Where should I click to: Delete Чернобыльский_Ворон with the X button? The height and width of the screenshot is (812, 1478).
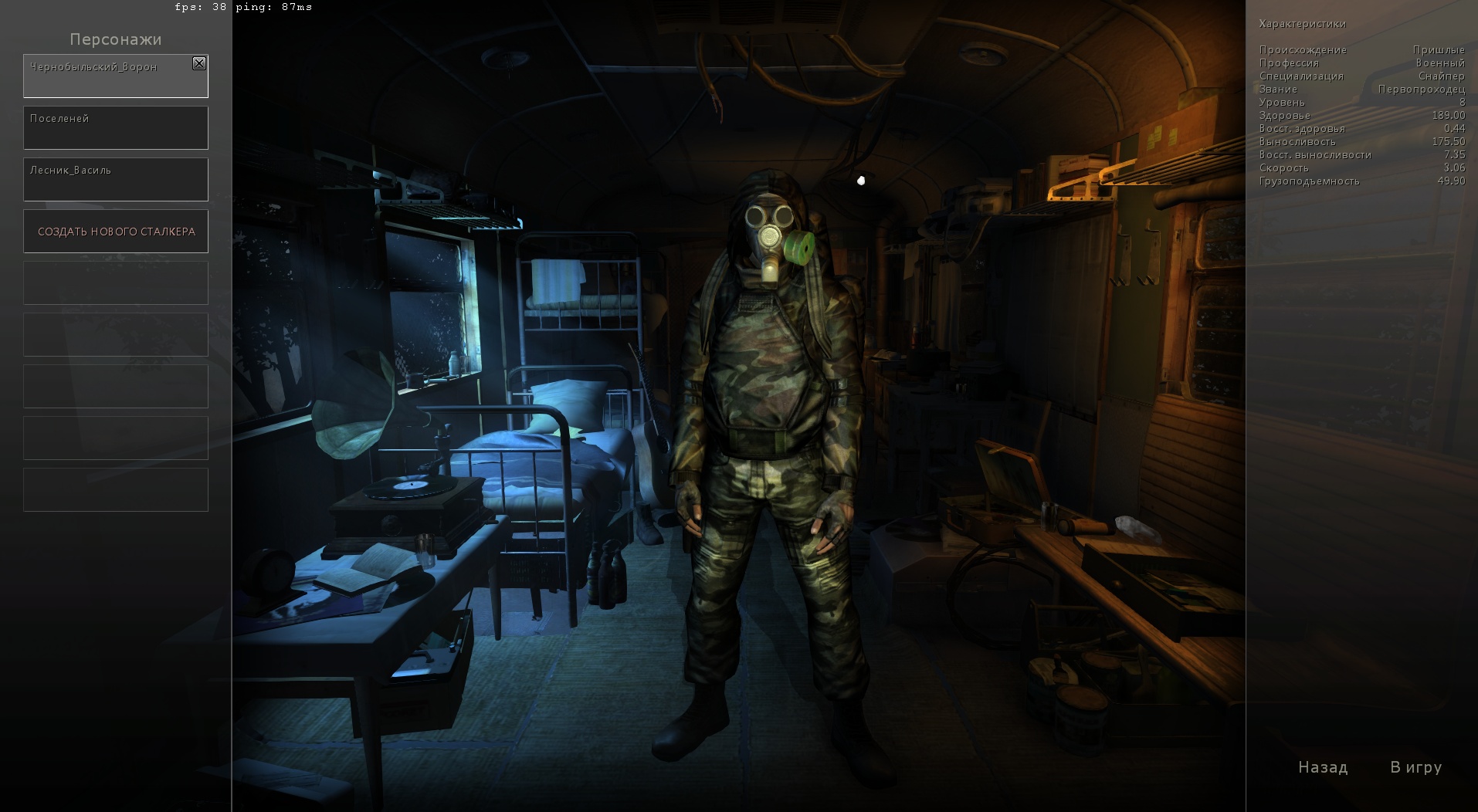pyautogui.click(x=199, y=63)
